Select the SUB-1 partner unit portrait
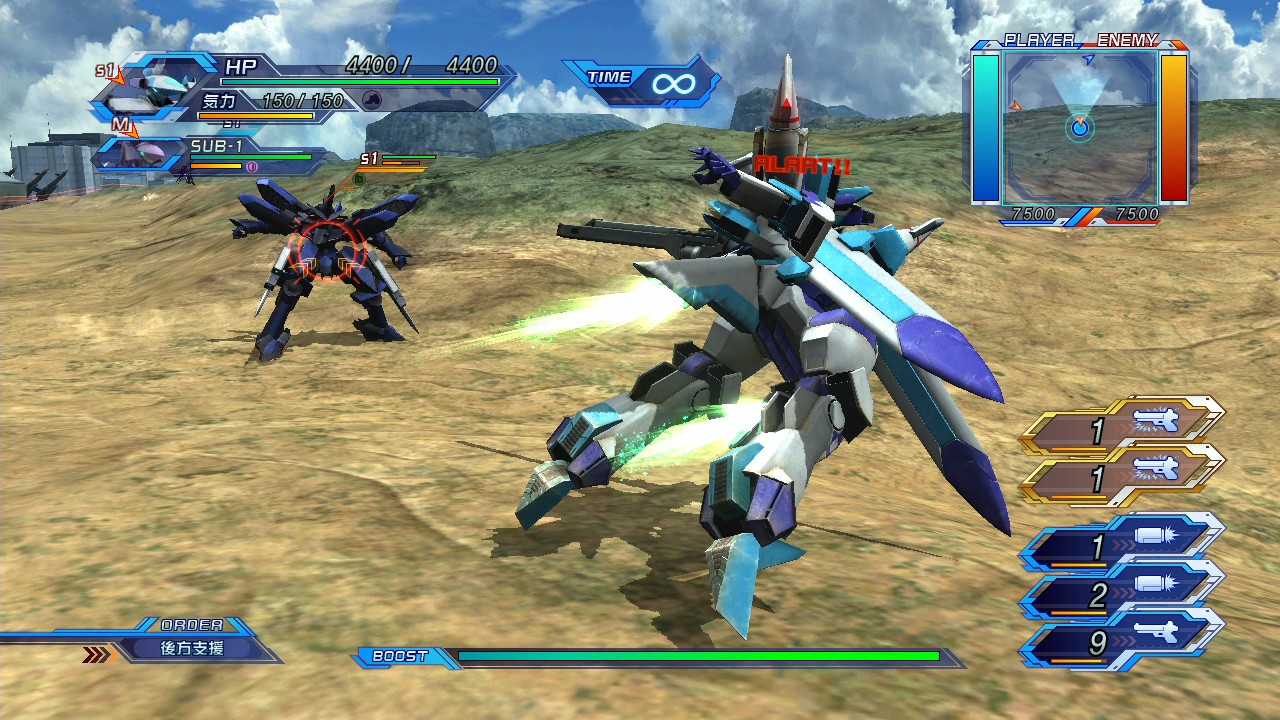Image resolution: width=1280 pixels, height=720 pixels. coord(140,155)
